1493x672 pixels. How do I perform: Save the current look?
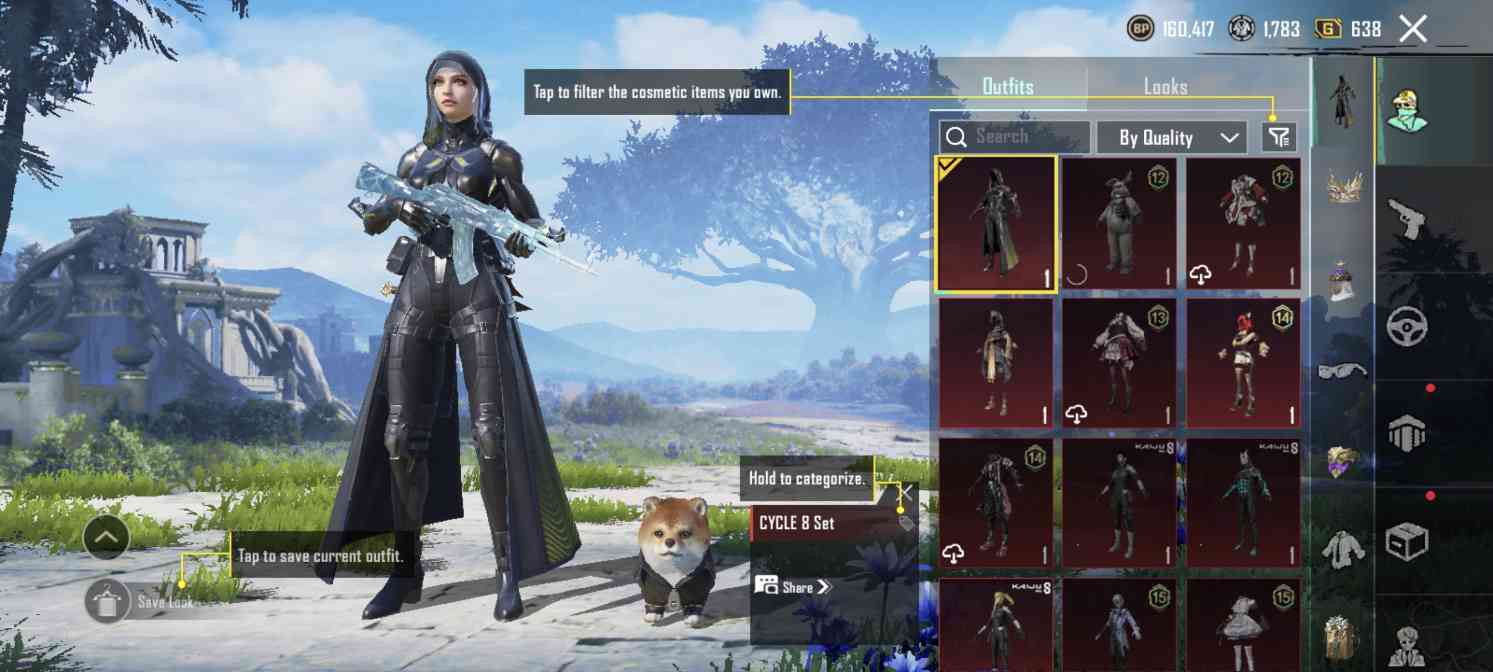tap(108, 601)
